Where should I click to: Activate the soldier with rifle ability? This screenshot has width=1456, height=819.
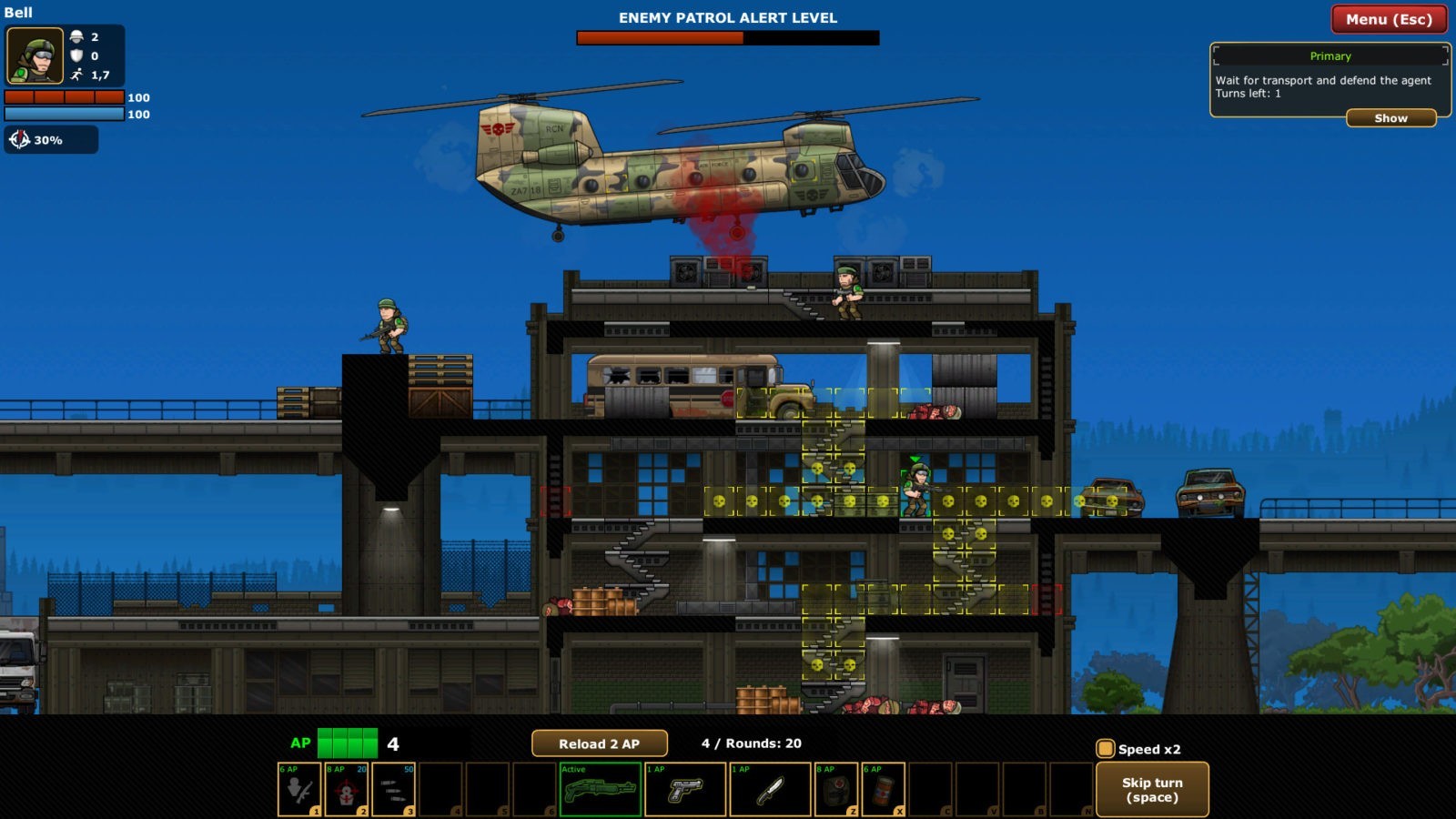299,790
